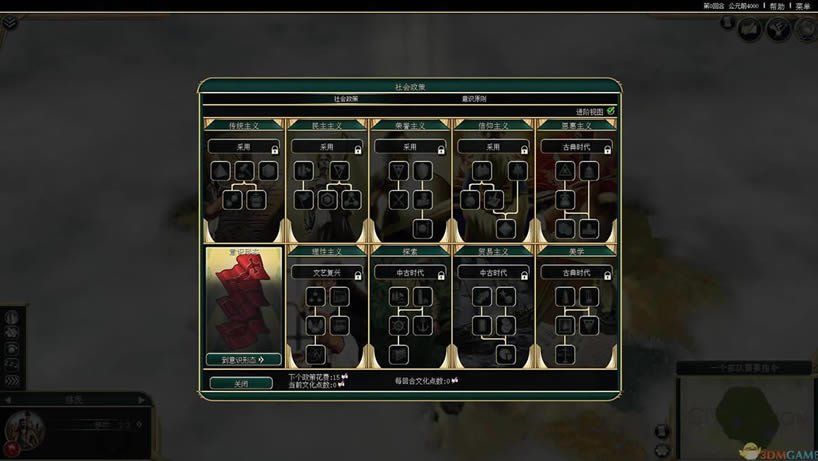Go to ideology with 到意识形态 button
Viewport: 818px width, 461px height.
[243, 359]
